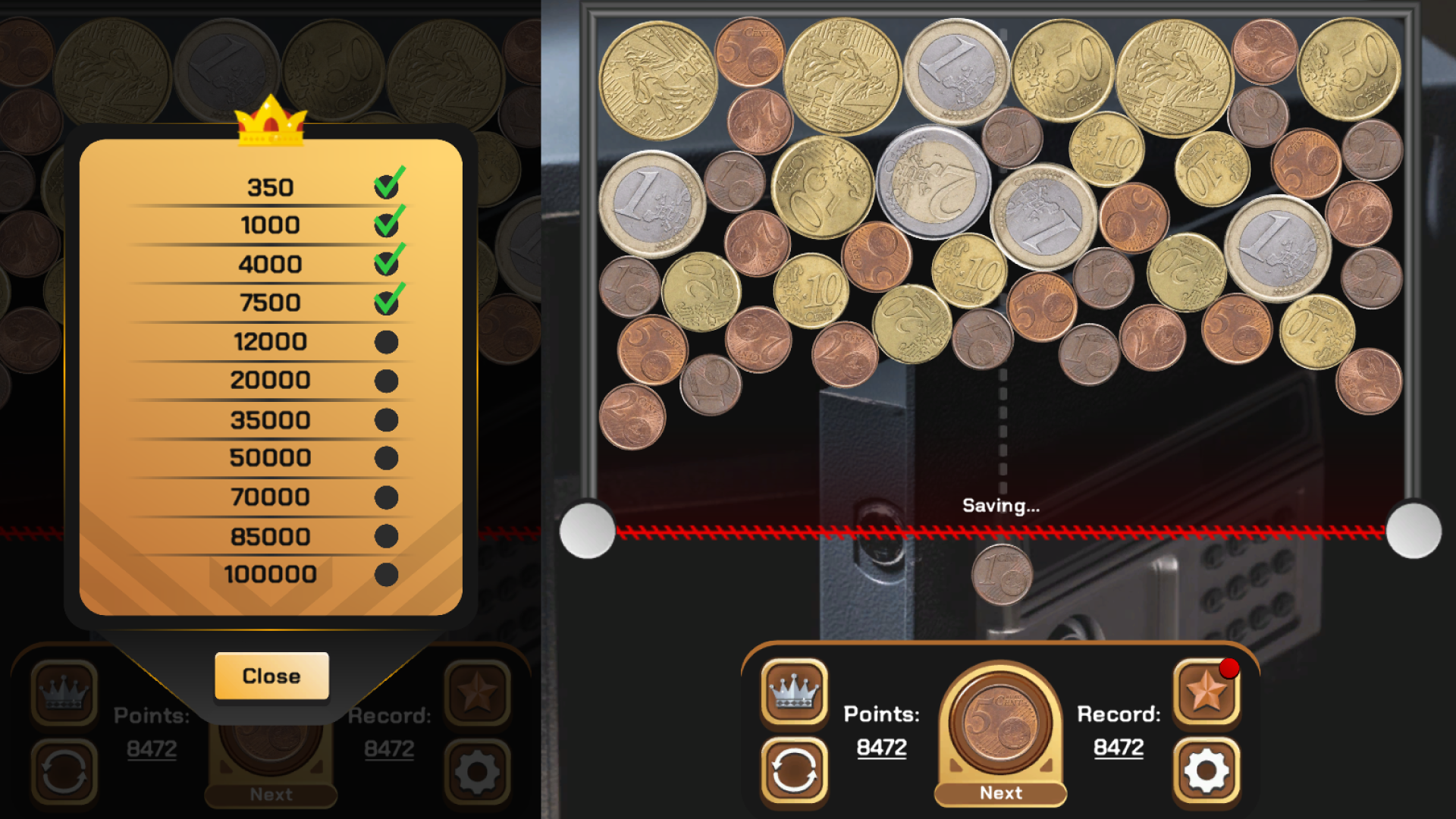Screen dimensions: 1456x819
Task: Restart the round using the refresh icon
Action: [793, 772]
